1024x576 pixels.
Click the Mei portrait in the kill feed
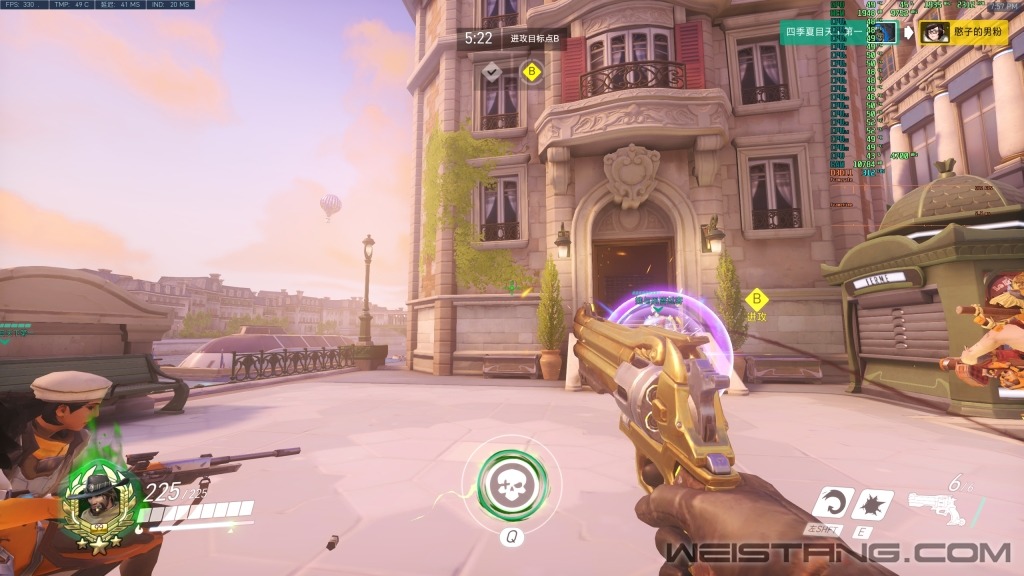click(935, 33)
